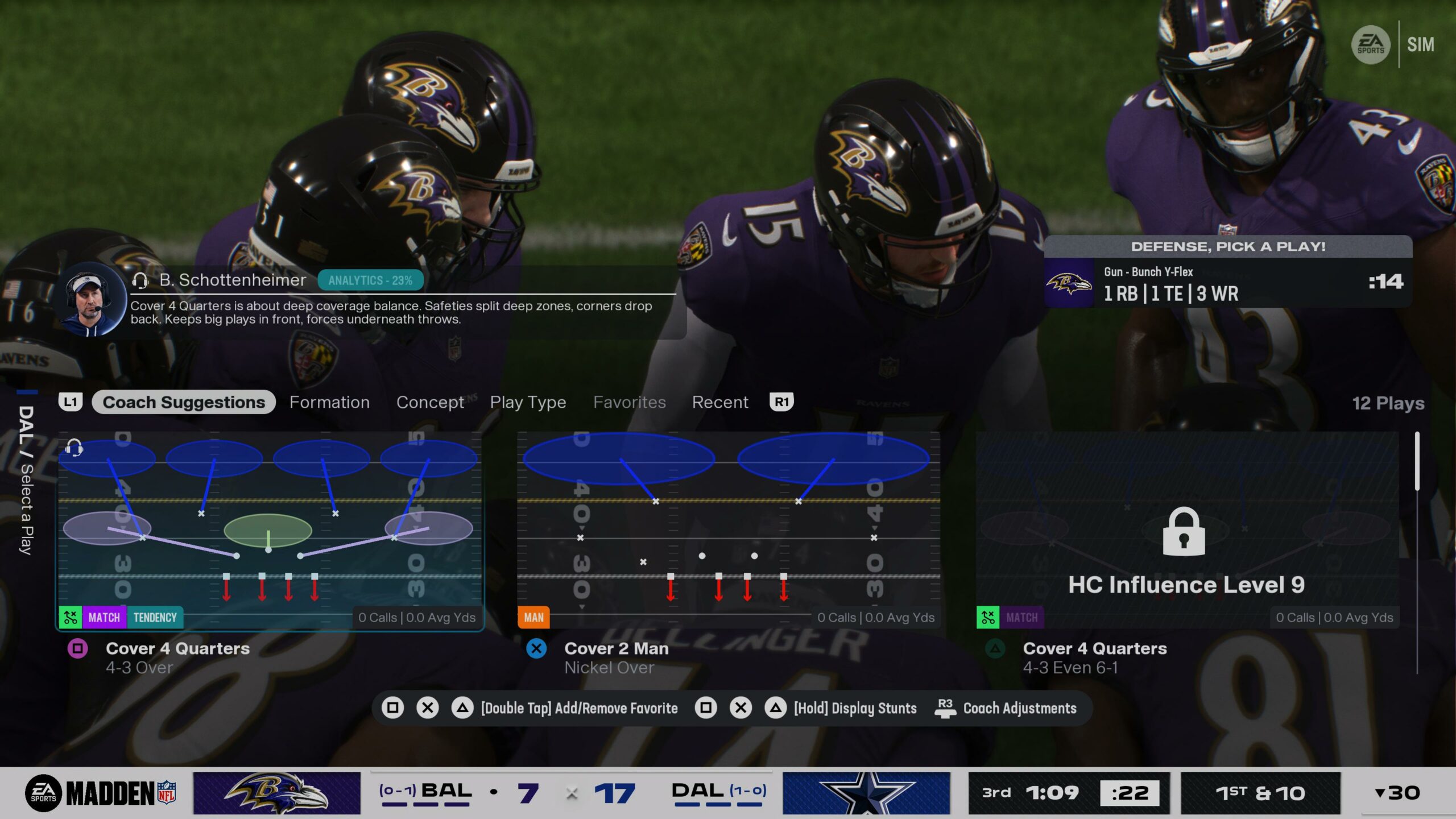Select the Coach Suggestions tab
This screenshot has width=1456, height=819.
[184, 402]
